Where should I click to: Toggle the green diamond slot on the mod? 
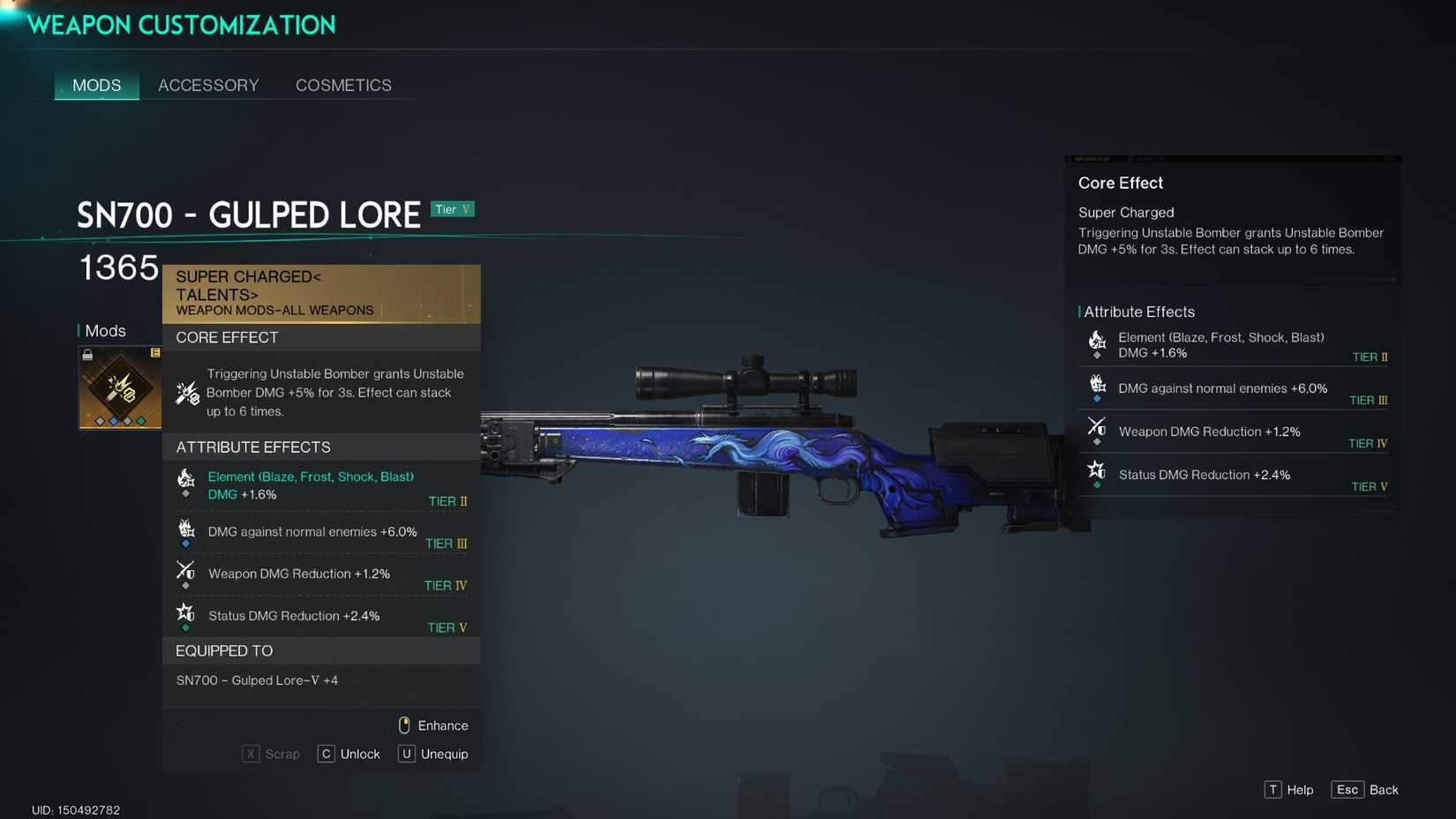coord(140,421)
